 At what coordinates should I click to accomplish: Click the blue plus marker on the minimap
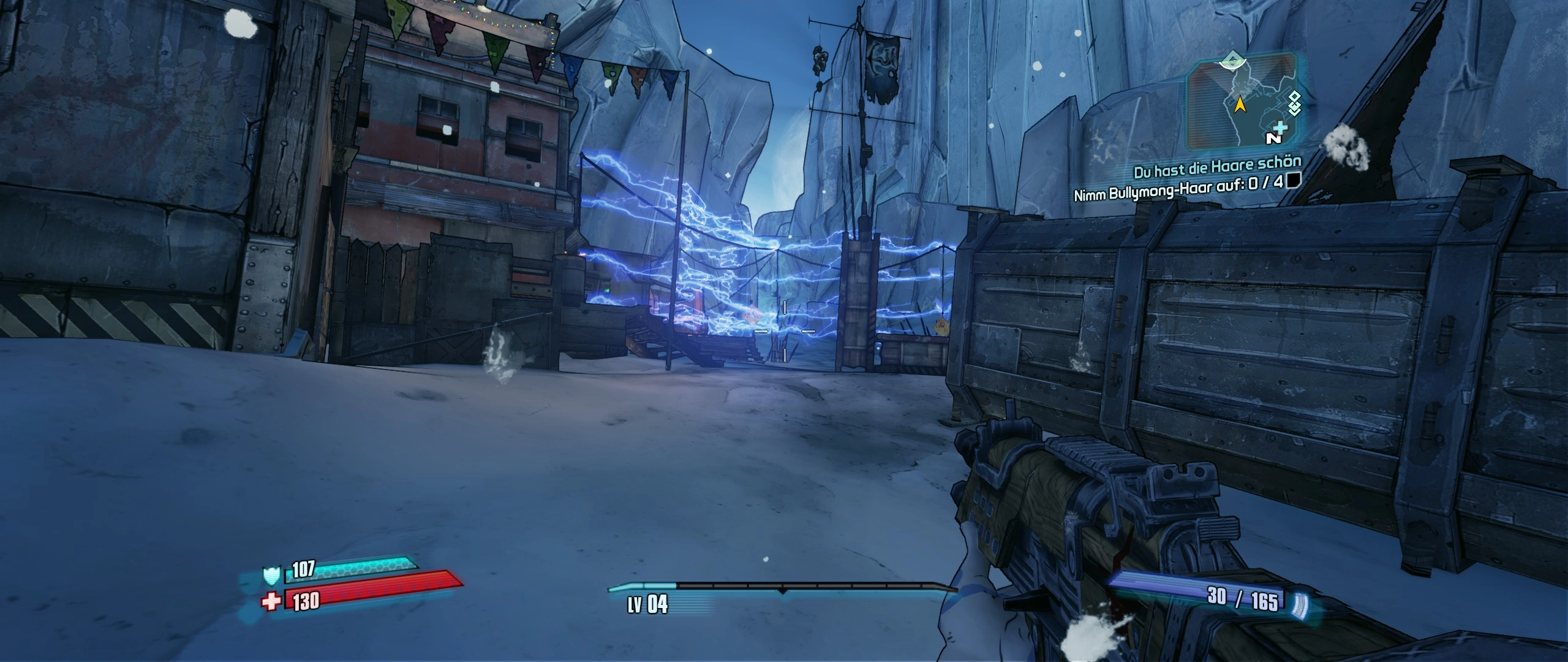click(x=1281, y=127)
